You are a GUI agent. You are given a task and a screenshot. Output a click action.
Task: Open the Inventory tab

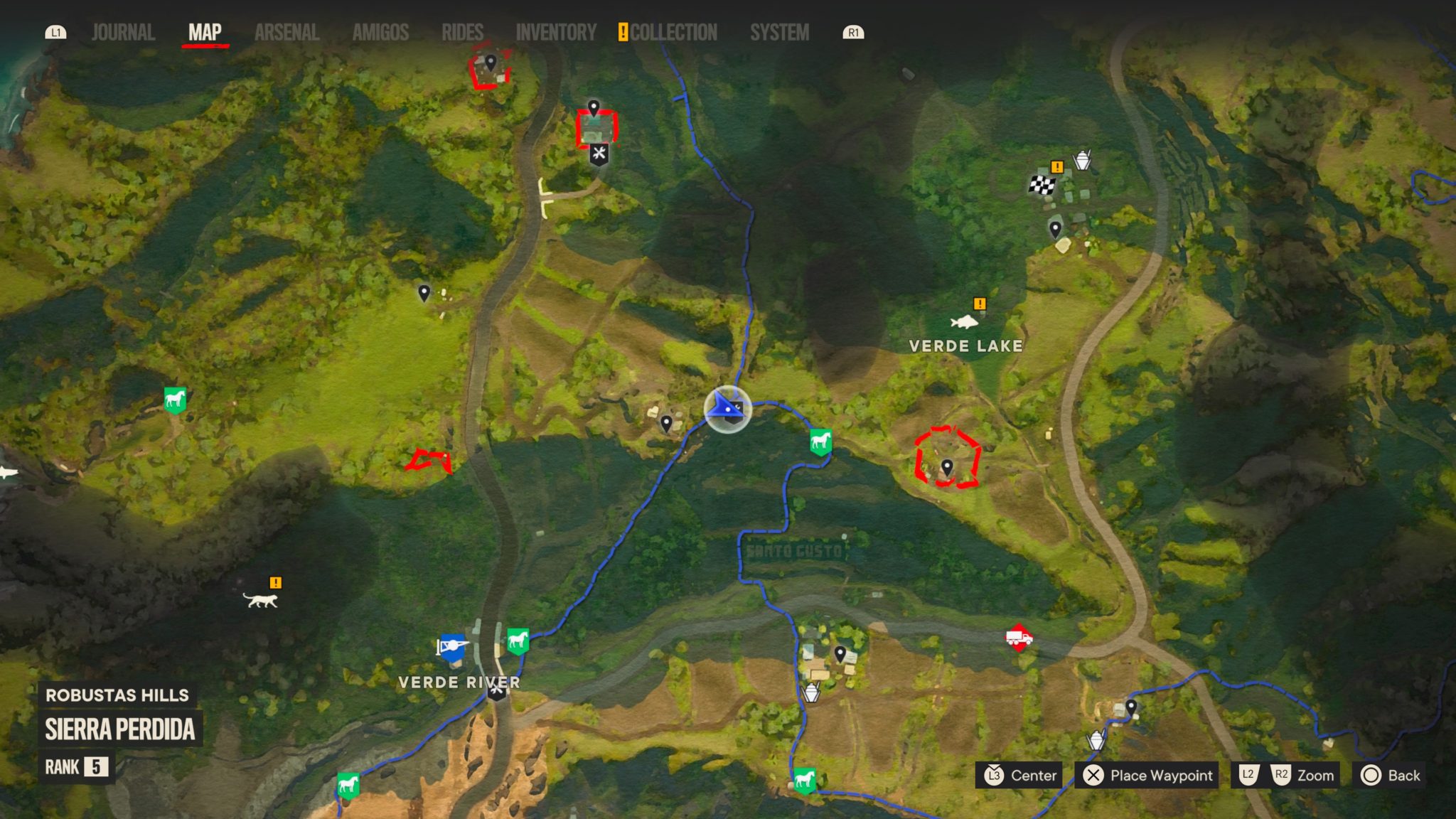coord(555,31)
